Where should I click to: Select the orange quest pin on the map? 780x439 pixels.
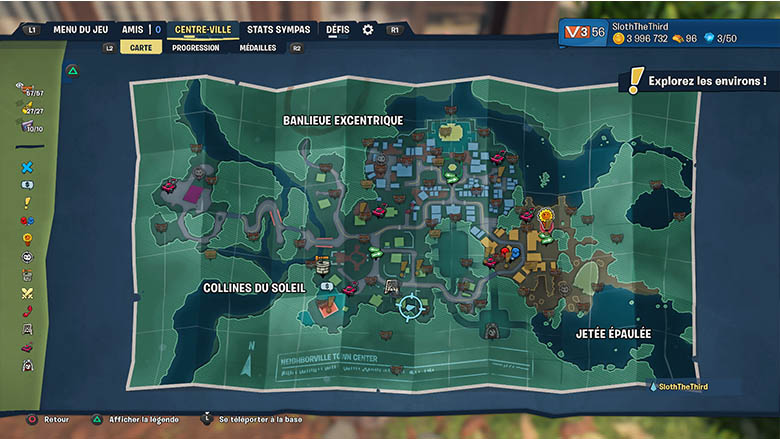[545, 215]
